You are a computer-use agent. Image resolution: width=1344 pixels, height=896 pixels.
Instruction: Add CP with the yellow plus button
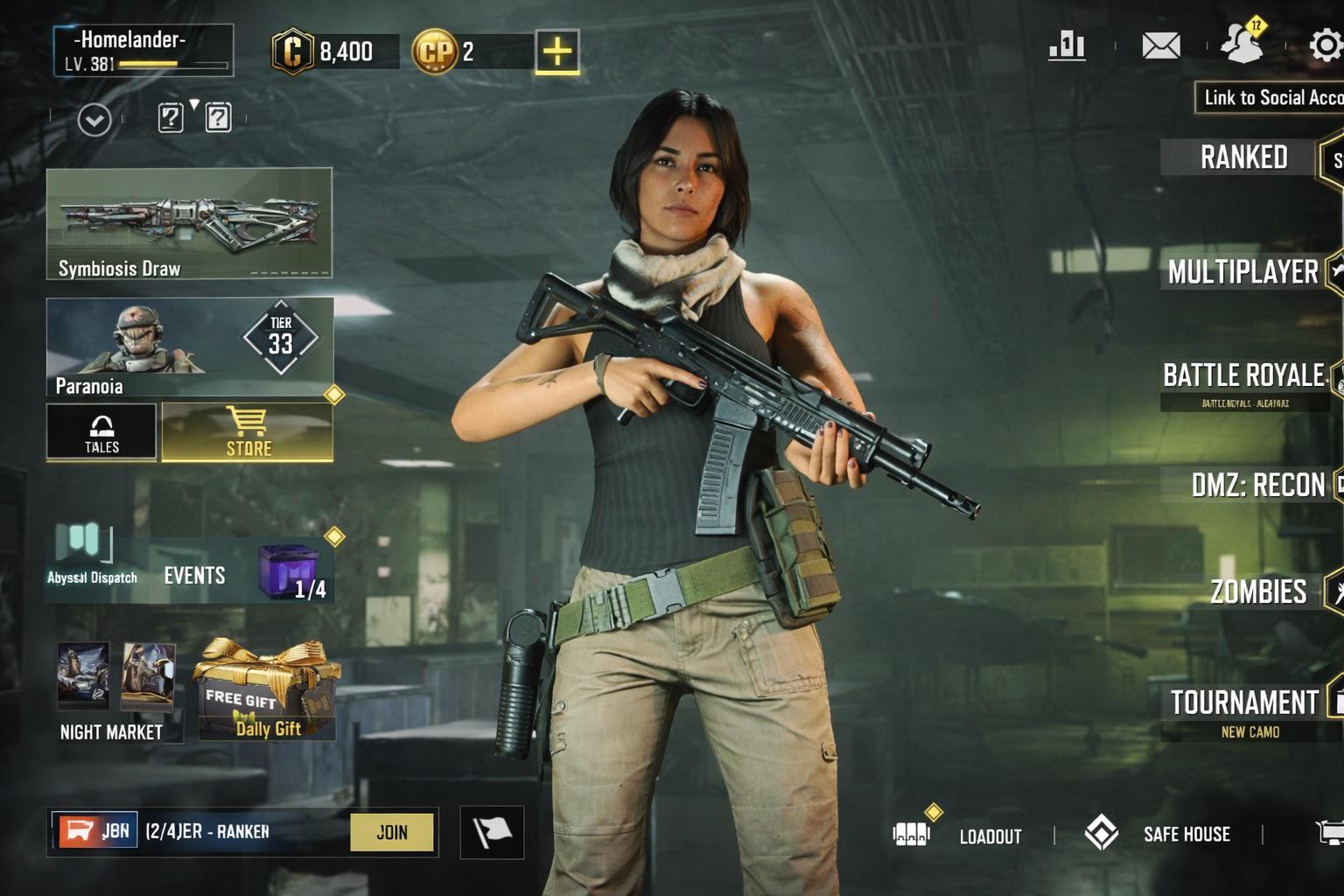(556, 52)
